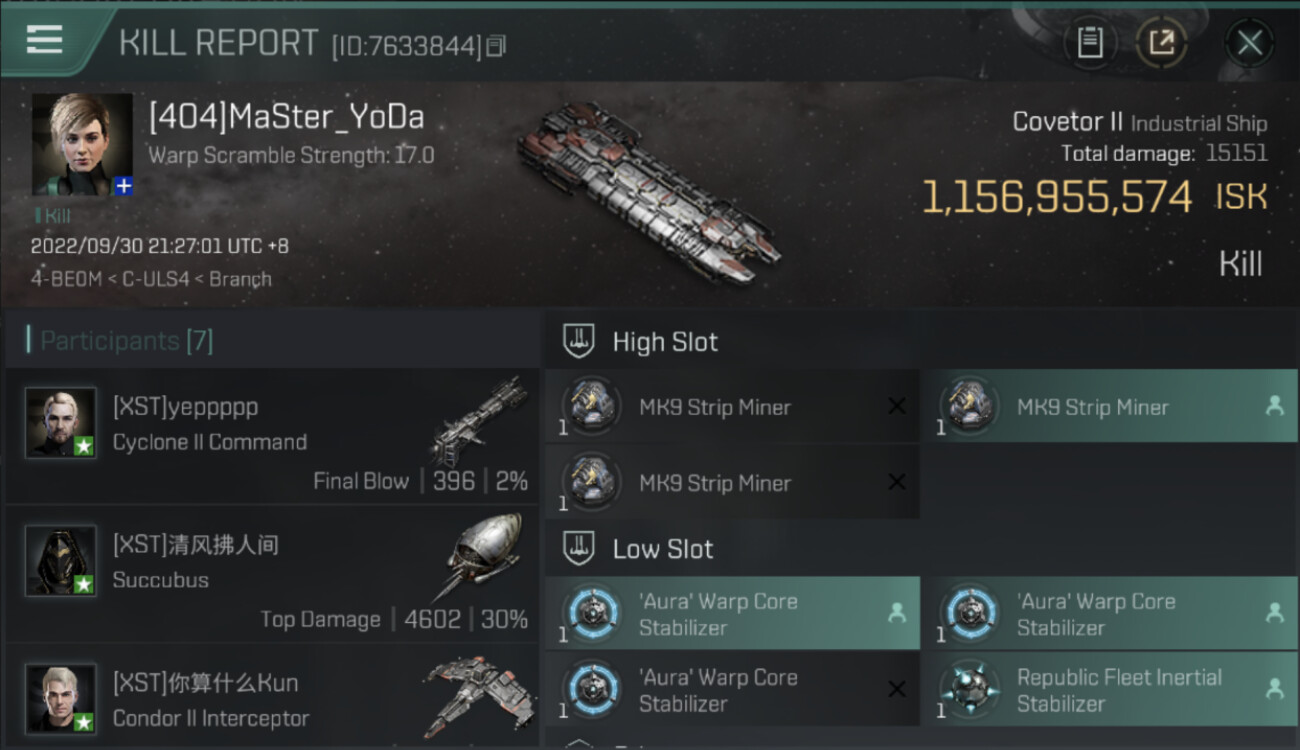Share the kill report externally
Screen dimensions: 1300x750
point(1161,43)
